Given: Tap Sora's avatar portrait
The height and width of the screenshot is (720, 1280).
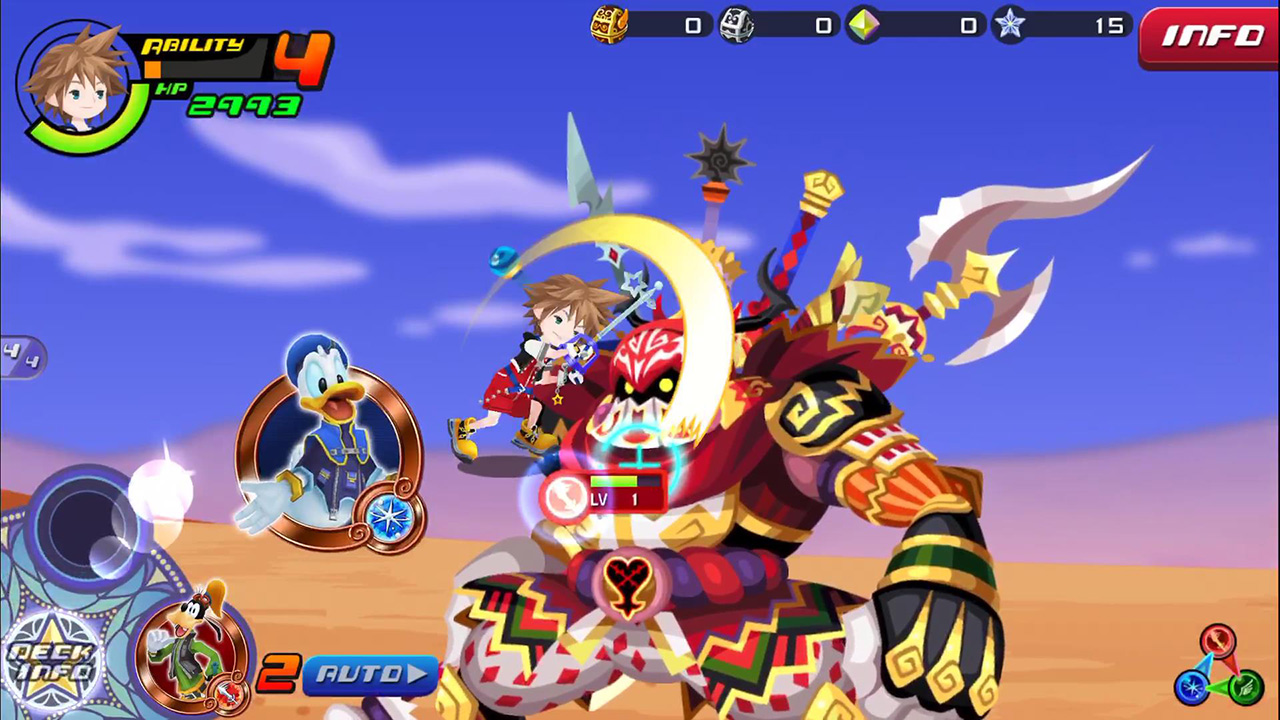Looking at the screenshot, I should [77, 86].
